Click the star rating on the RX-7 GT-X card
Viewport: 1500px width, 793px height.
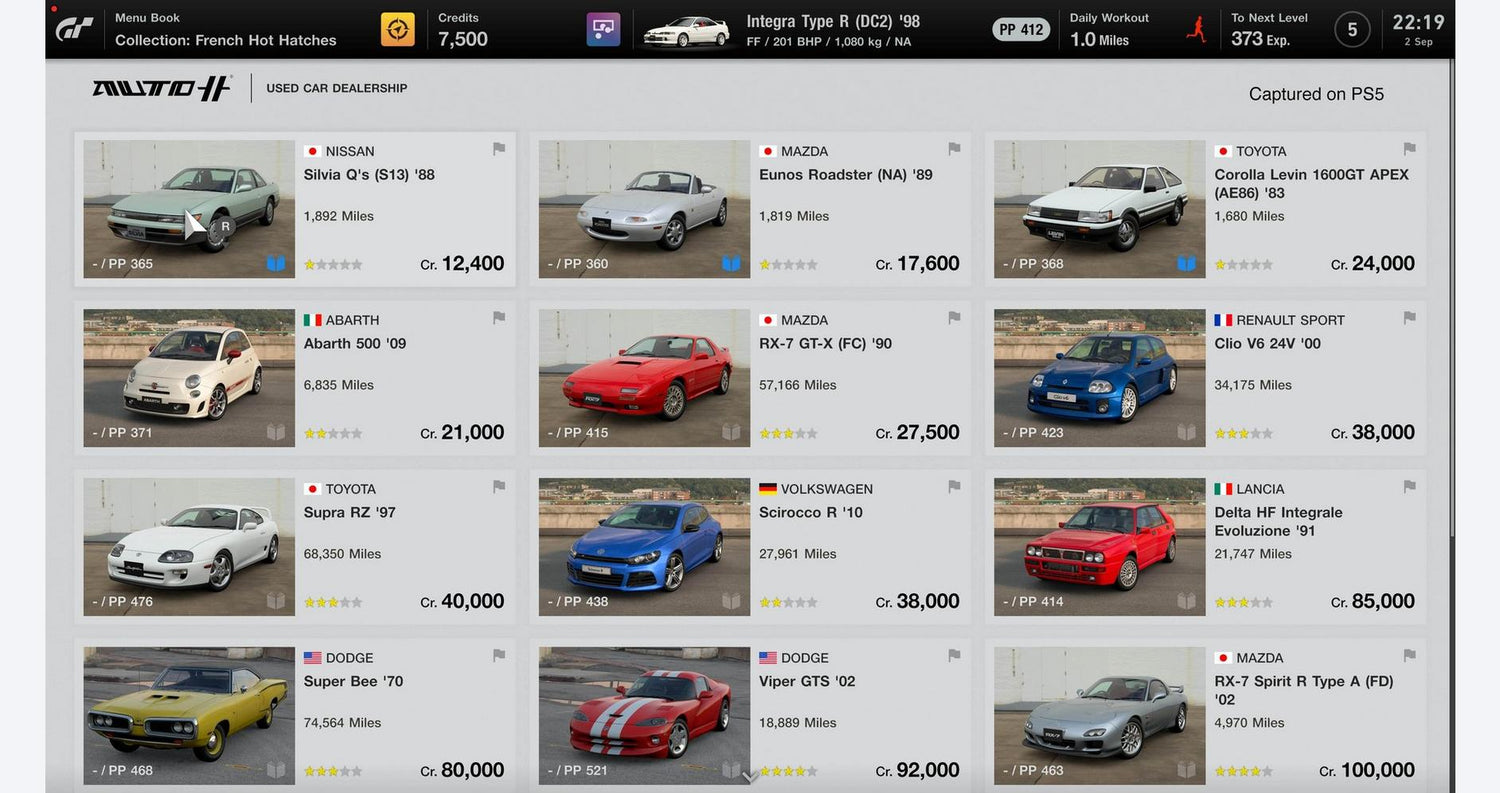(788, 432)
